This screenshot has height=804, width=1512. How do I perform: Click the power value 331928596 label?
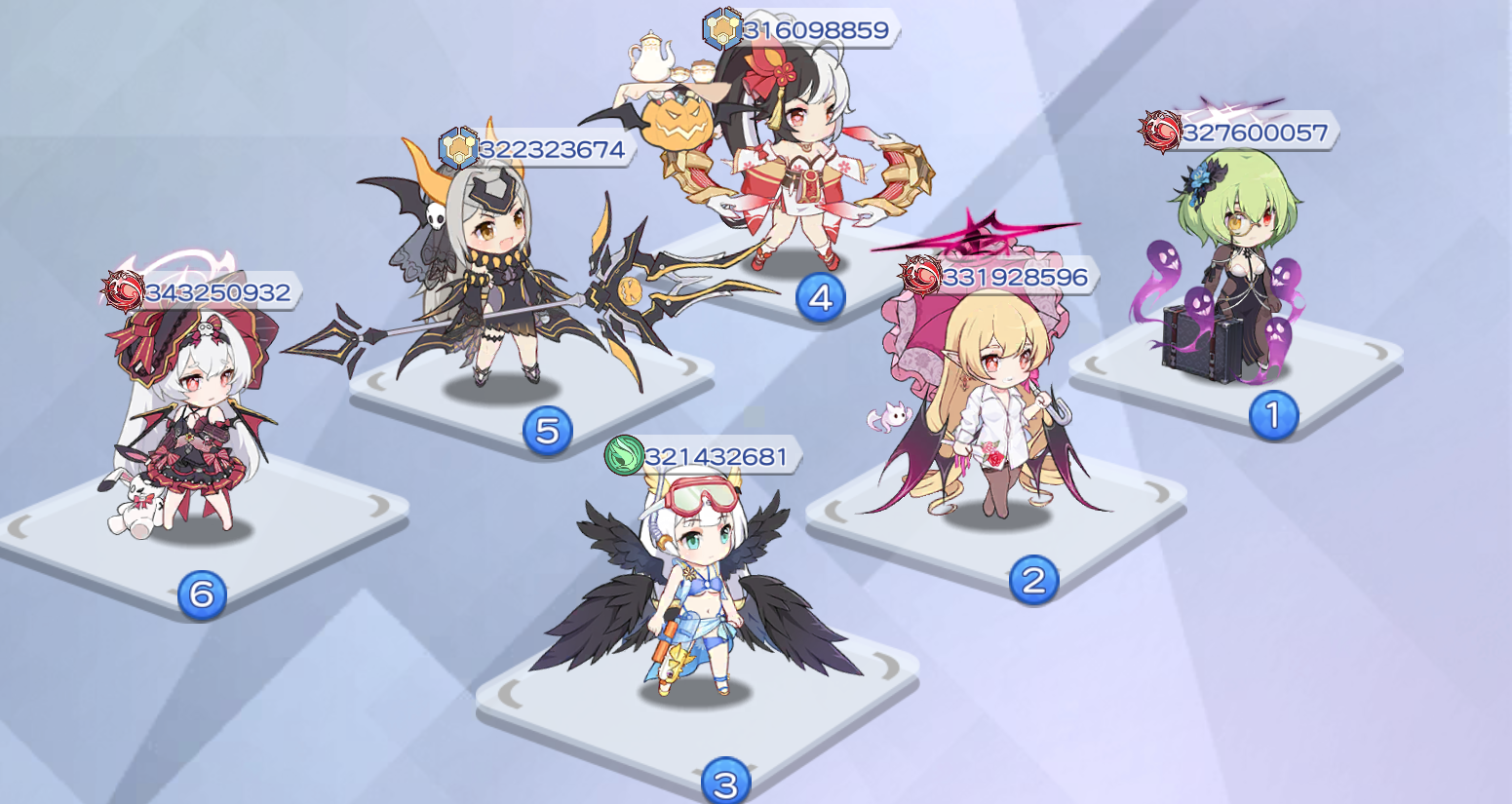coord(1014,276)
